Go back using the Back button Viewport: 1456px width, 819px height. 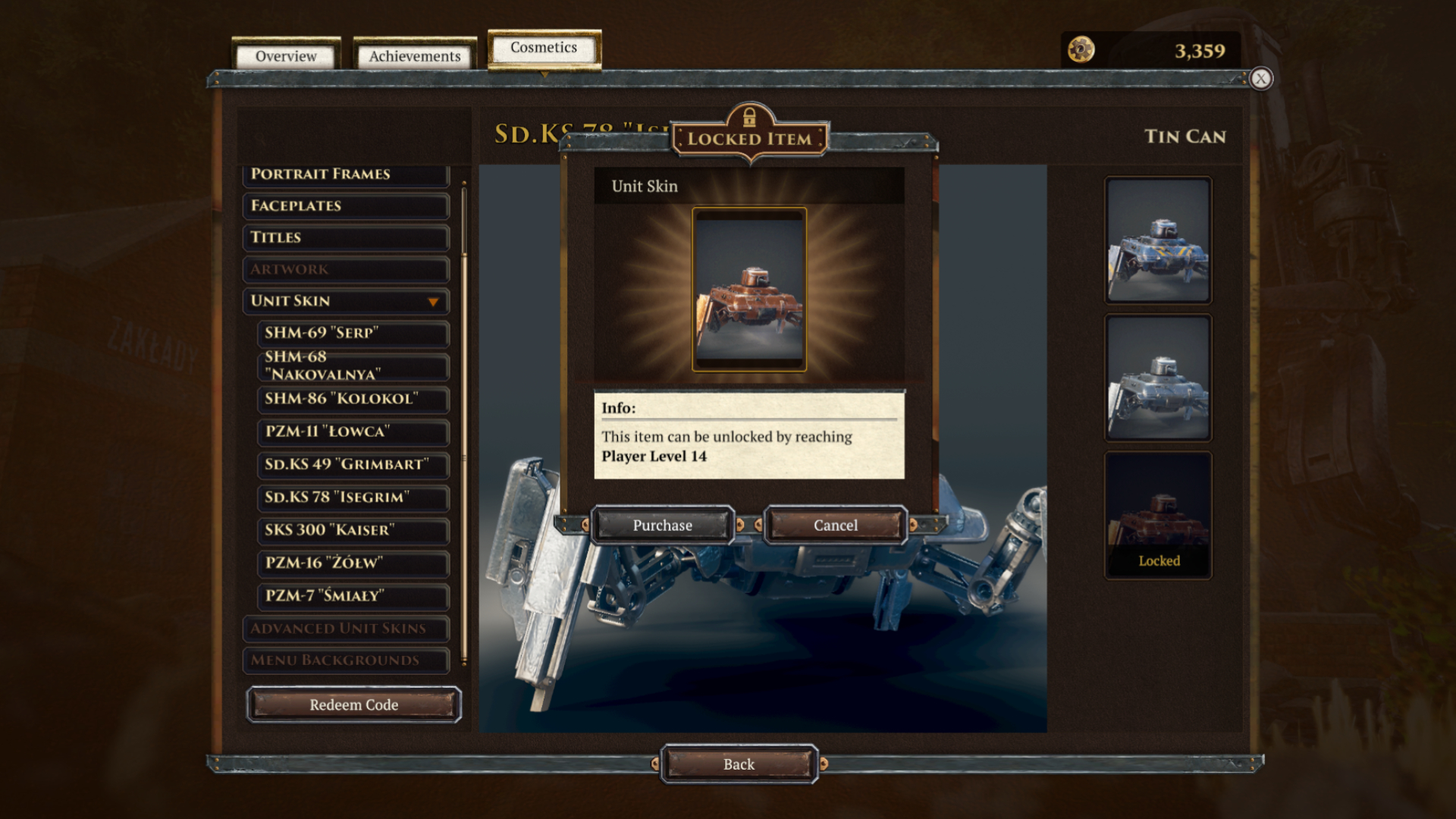[739, 764]
